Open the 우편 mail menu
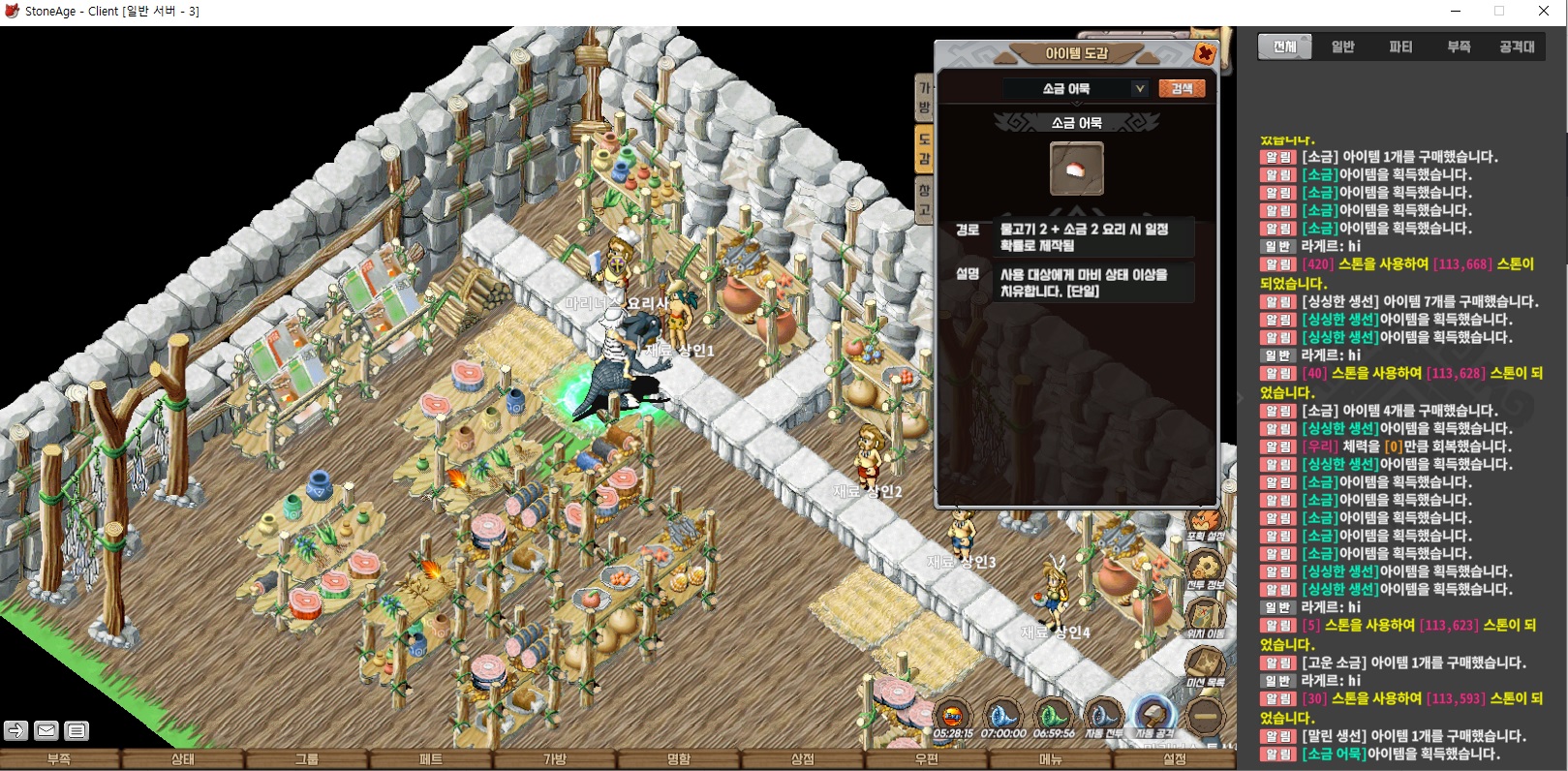This screenshot has width=1568, height=771. [x=927, y=759]
